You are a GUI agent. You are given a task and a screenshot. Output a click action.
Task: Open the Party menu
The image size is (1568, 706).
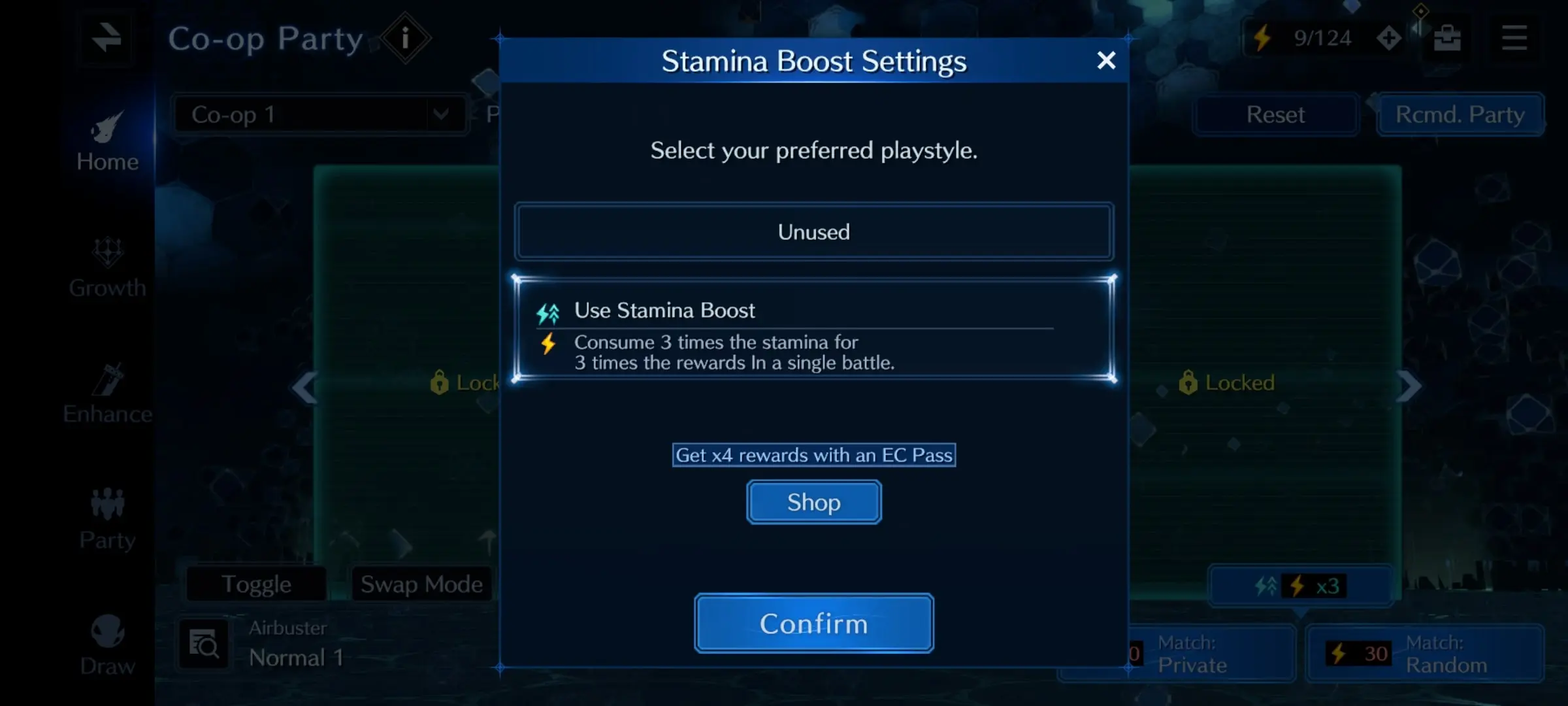[107, 520]
